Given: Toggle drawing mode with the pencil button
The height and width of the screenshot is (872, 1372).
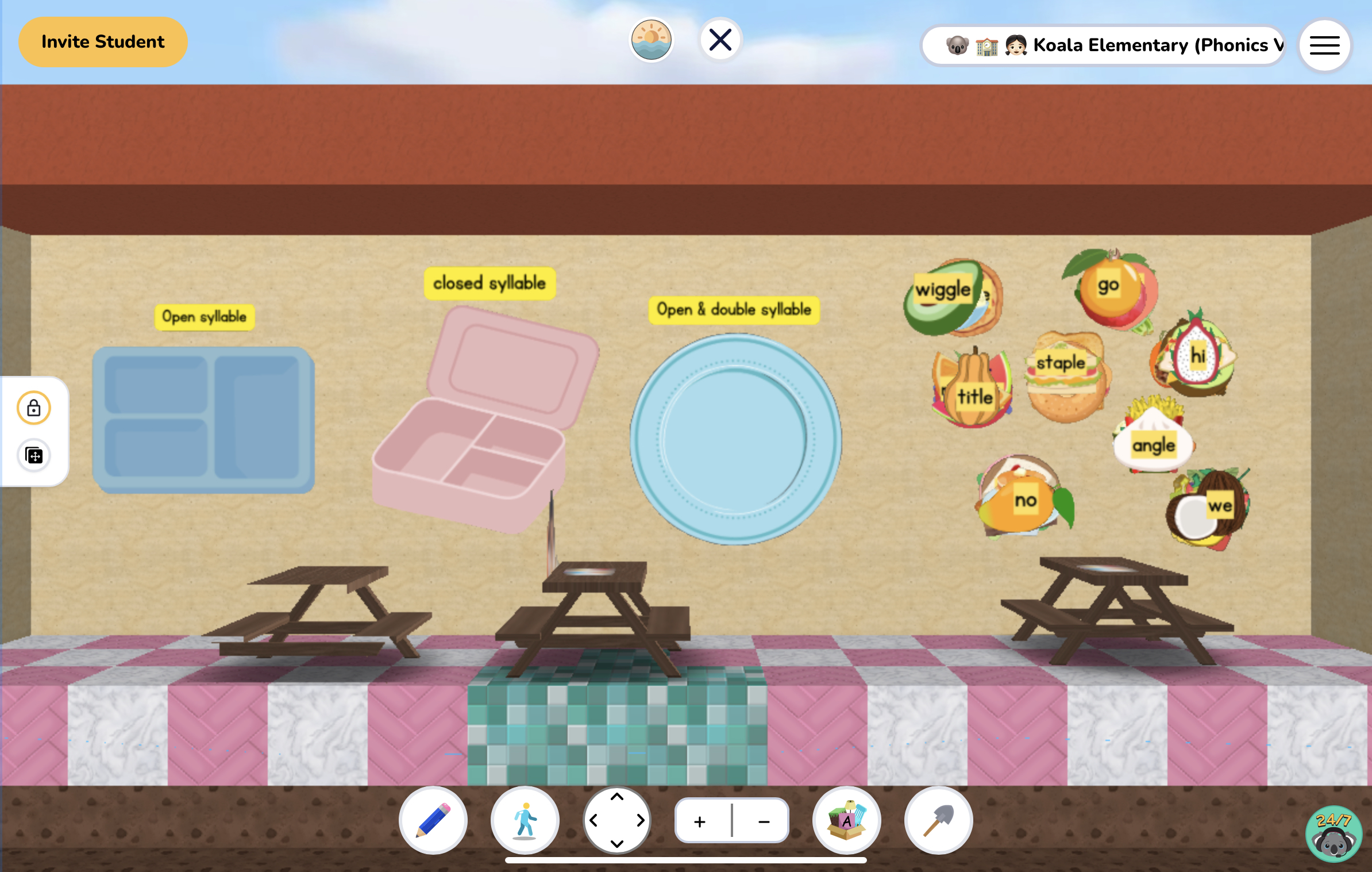Looking at the screenshot, I should pos(434,820).
